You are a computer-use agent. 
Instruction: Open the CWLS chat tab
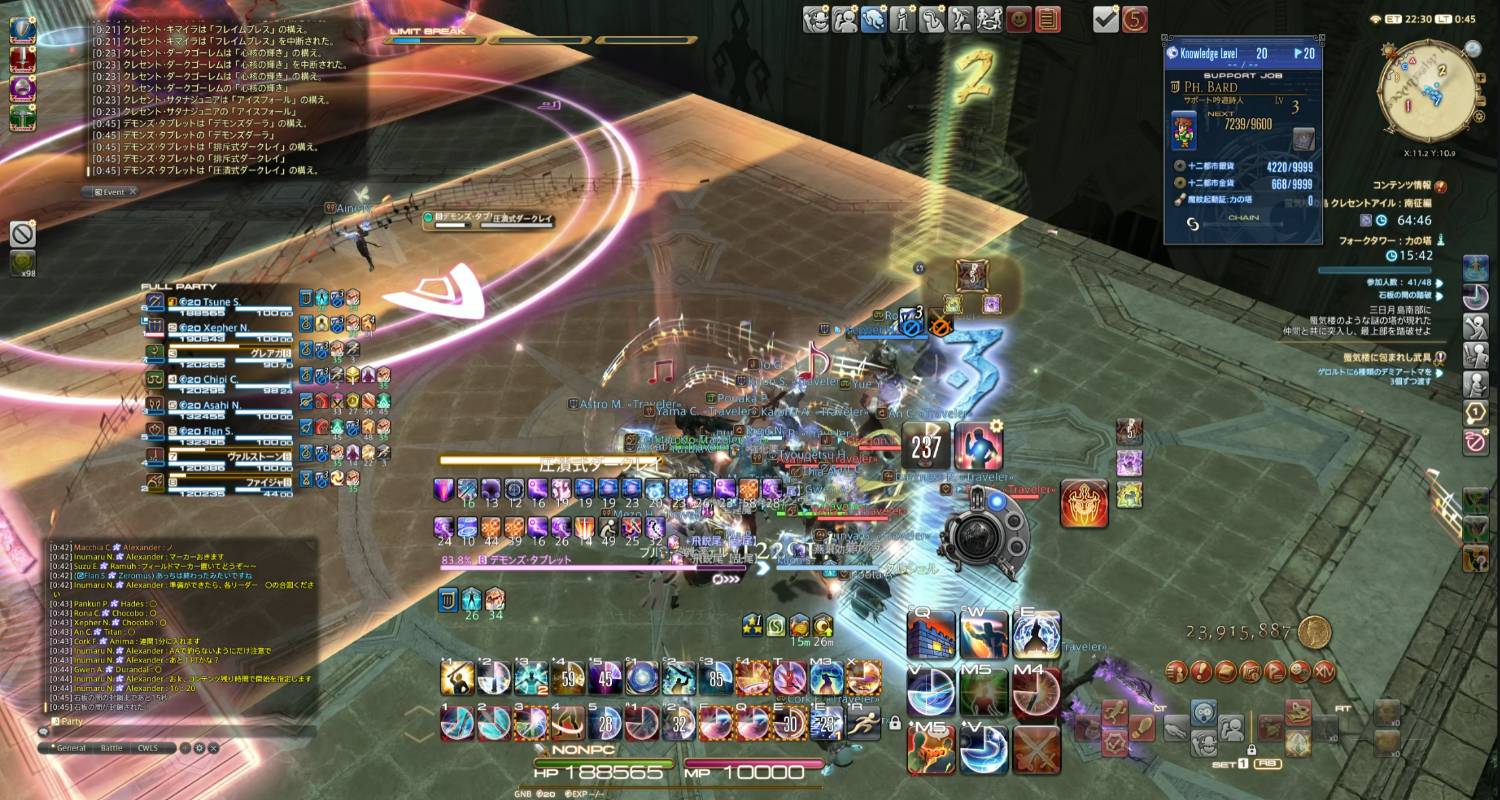pyautogui.click(x=148, y=747)
